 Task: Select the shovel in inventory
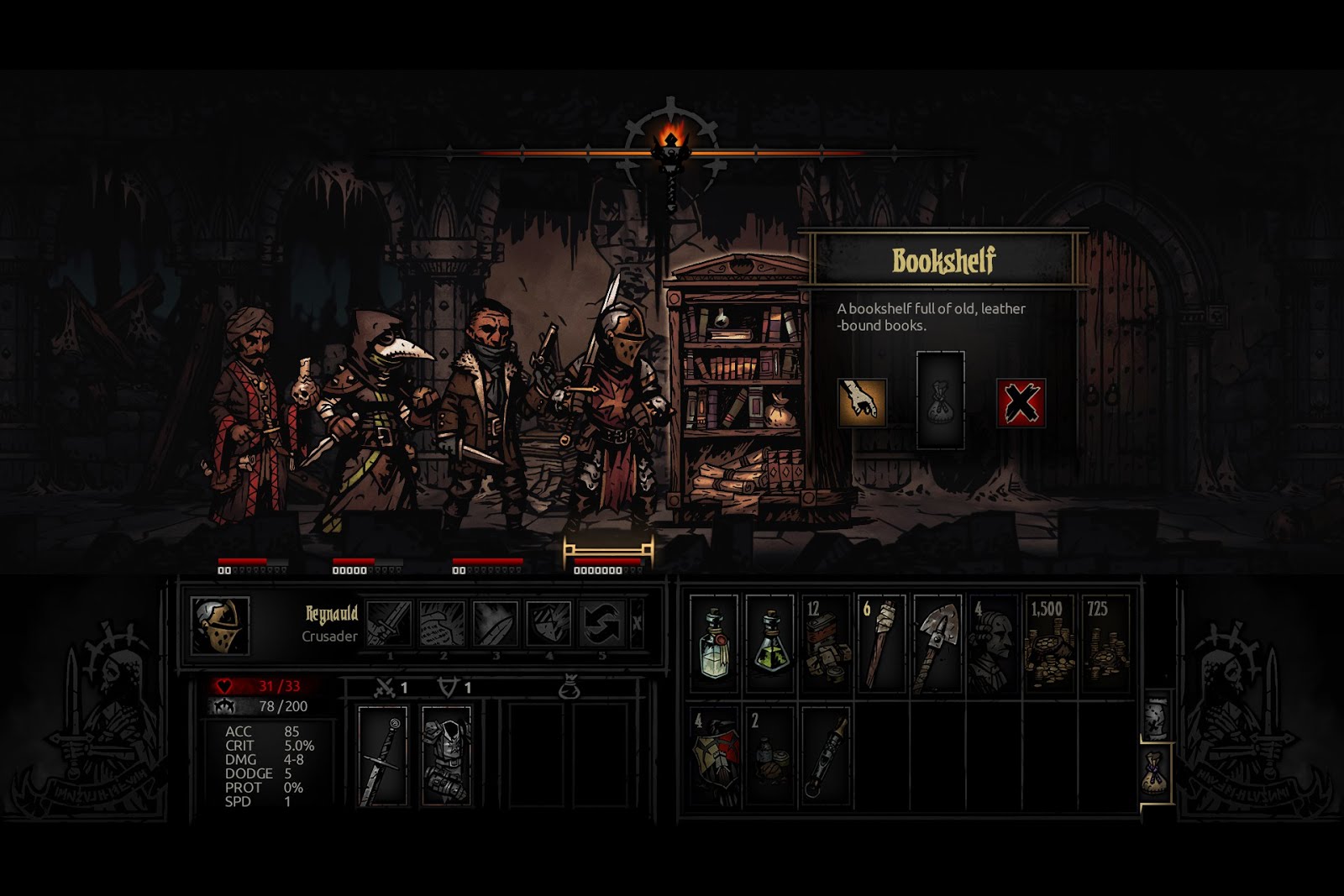[x=937, y=644]
